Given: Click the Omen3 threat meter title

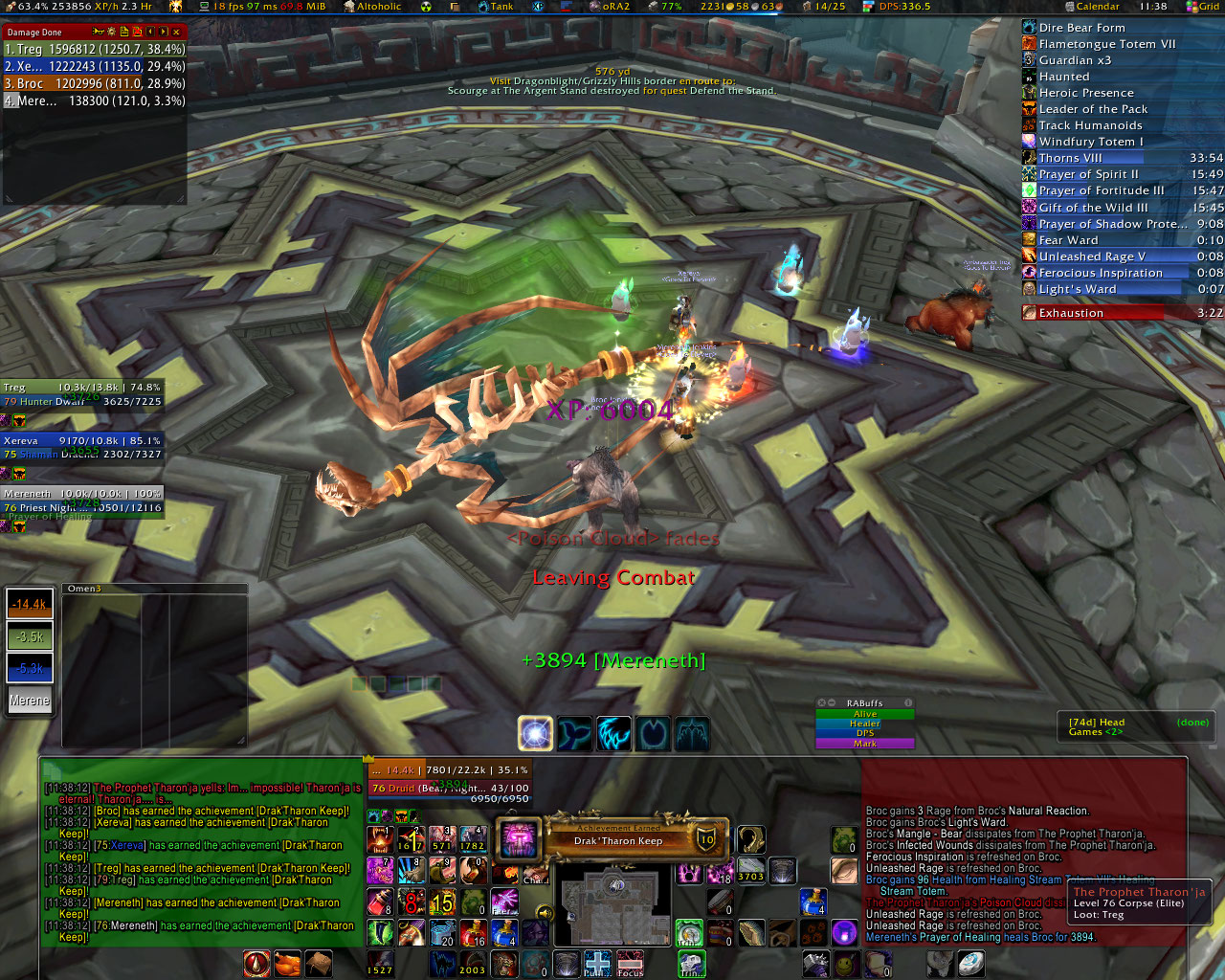Looking at the screenshot, I should (84, 589).
